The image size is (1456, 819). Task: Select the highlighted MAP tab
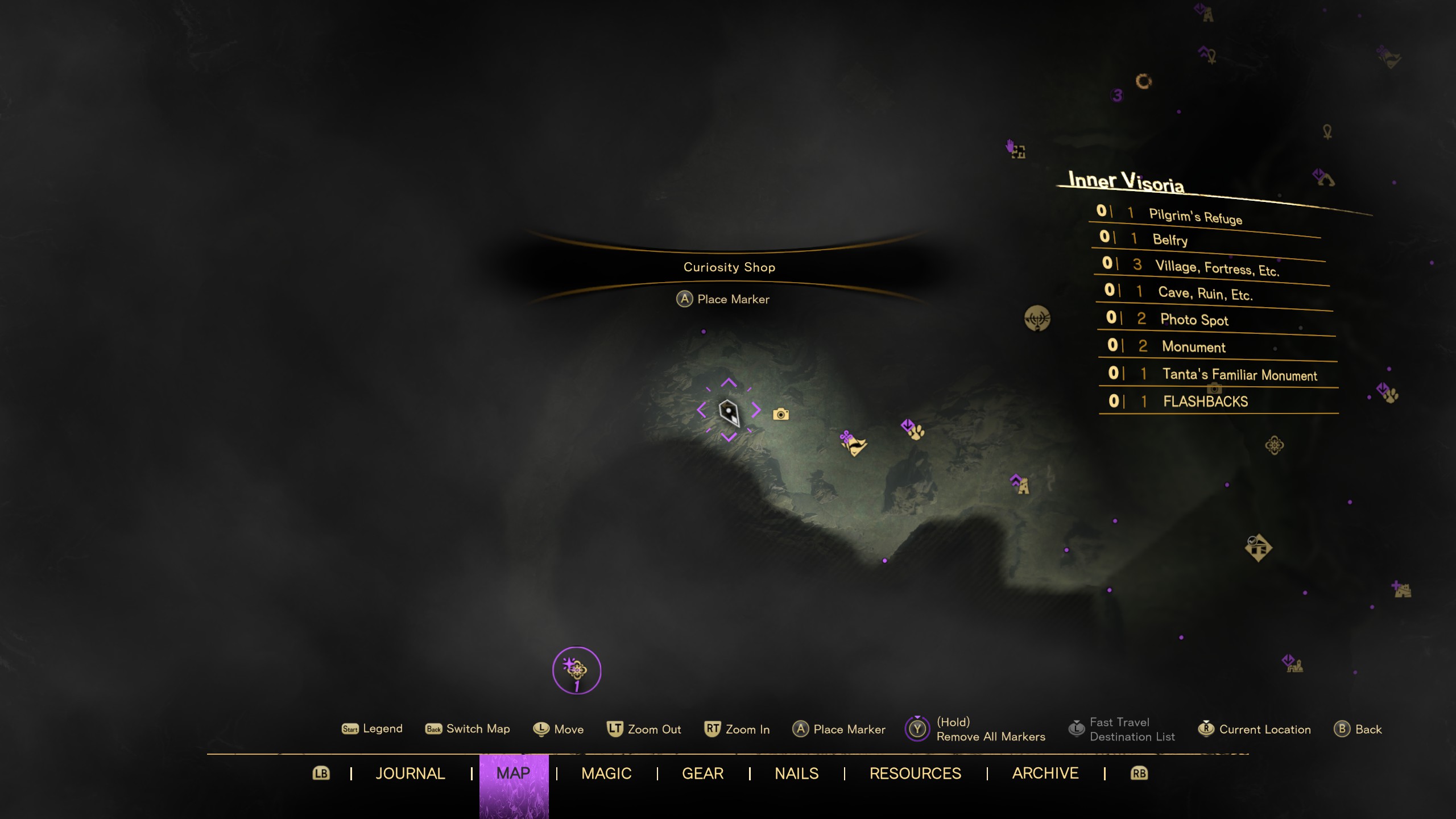pos(513,773)
